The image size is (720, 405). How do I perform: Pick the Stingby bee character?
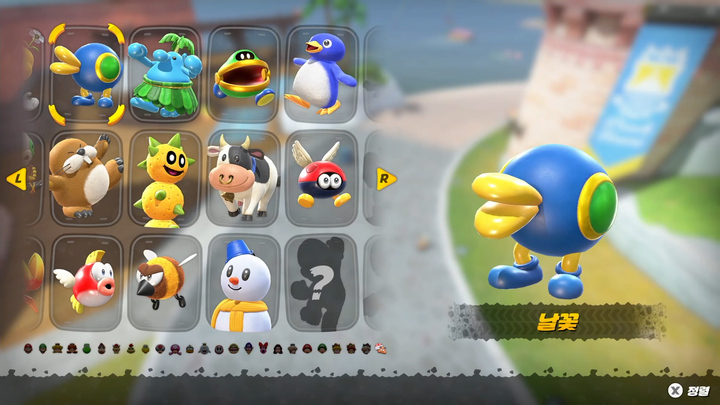pos(164,282)
